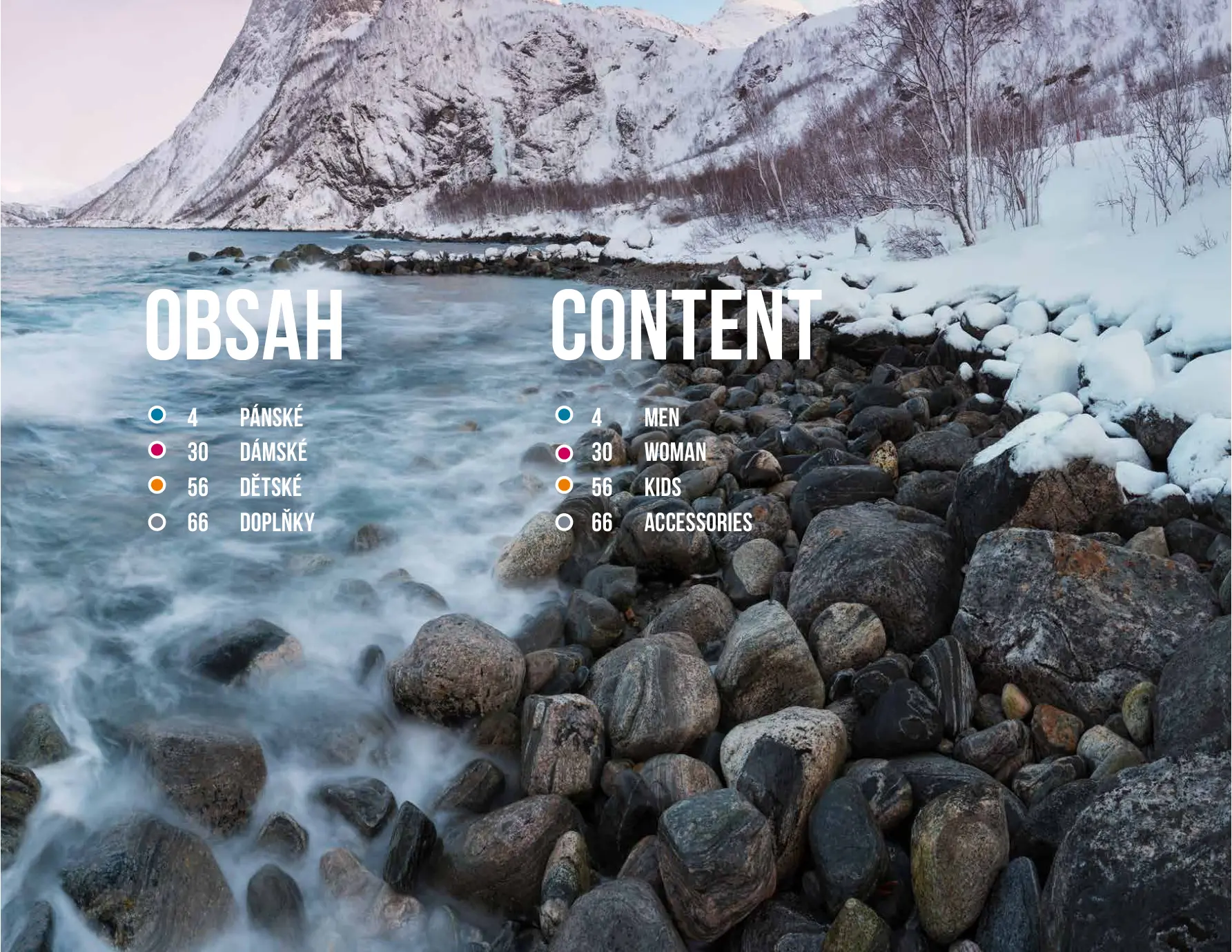1232x952 pixels.
Task: Open the Pánské section entry
Action: (x=271, y=417)
